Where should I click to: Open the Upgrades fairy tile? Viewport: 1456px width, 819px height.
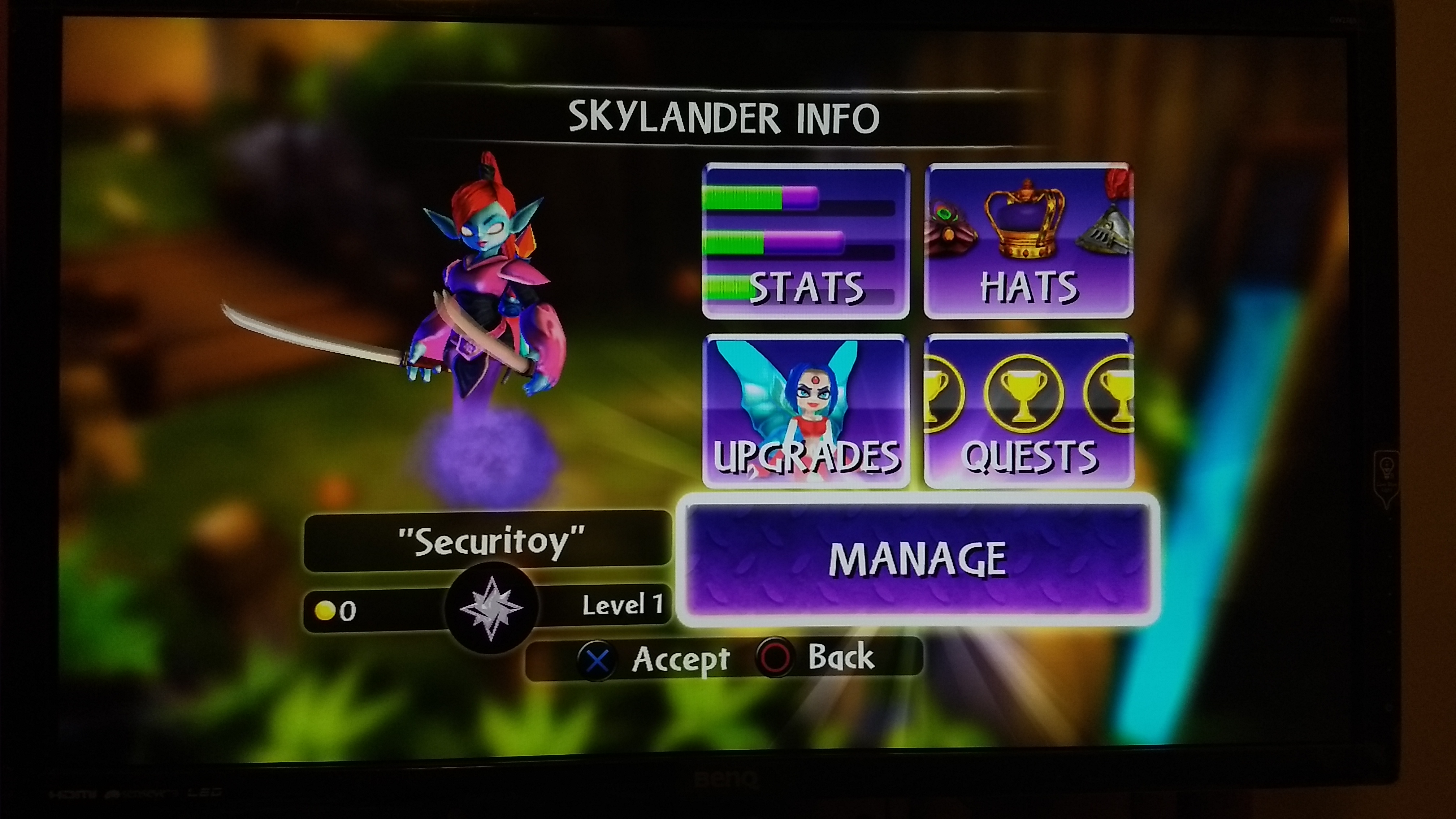click(x=805, y=411)
